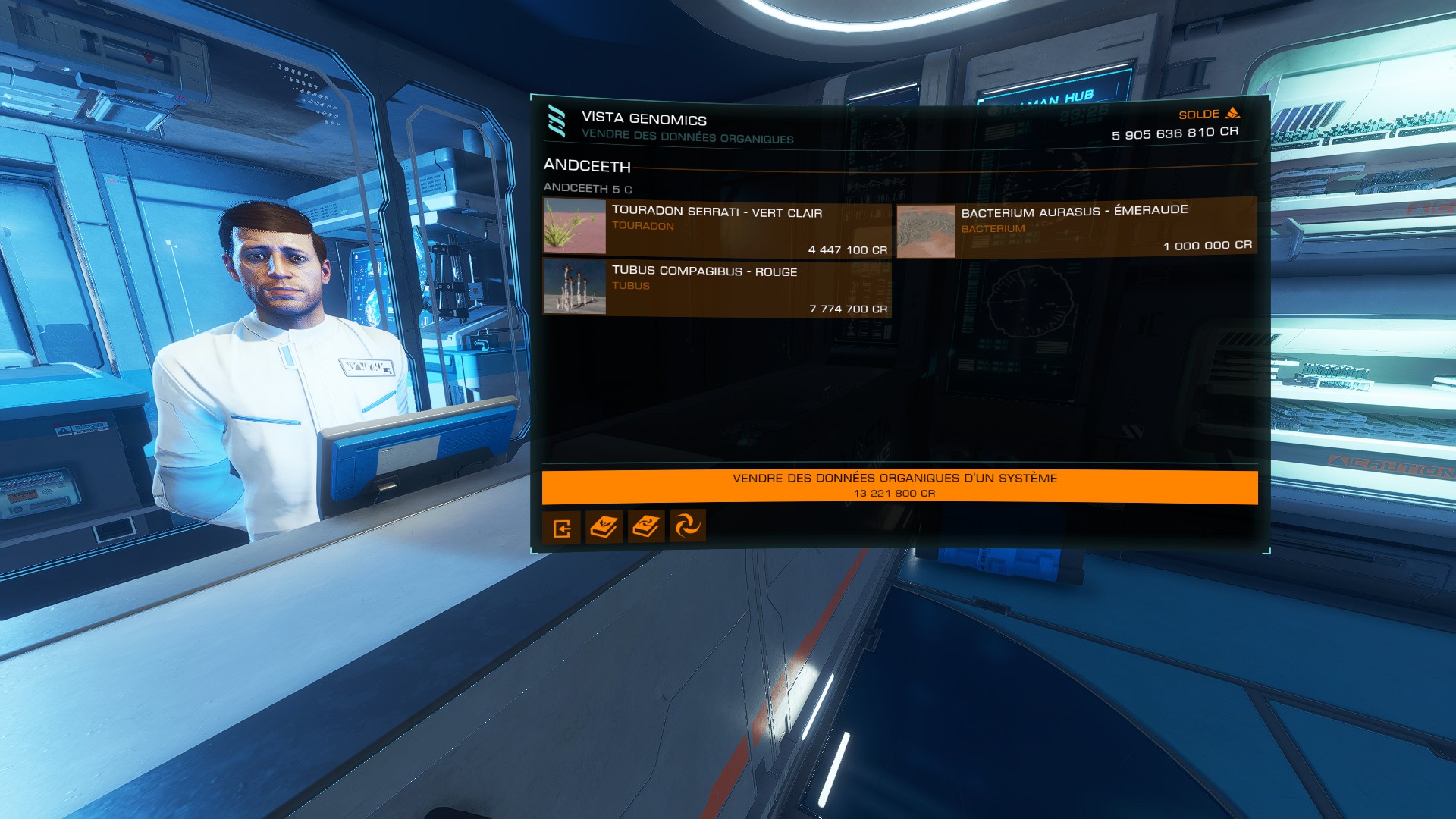Click the standalone swirl icon button
This screenshot has width=1456, height=819.
point(687,526)
